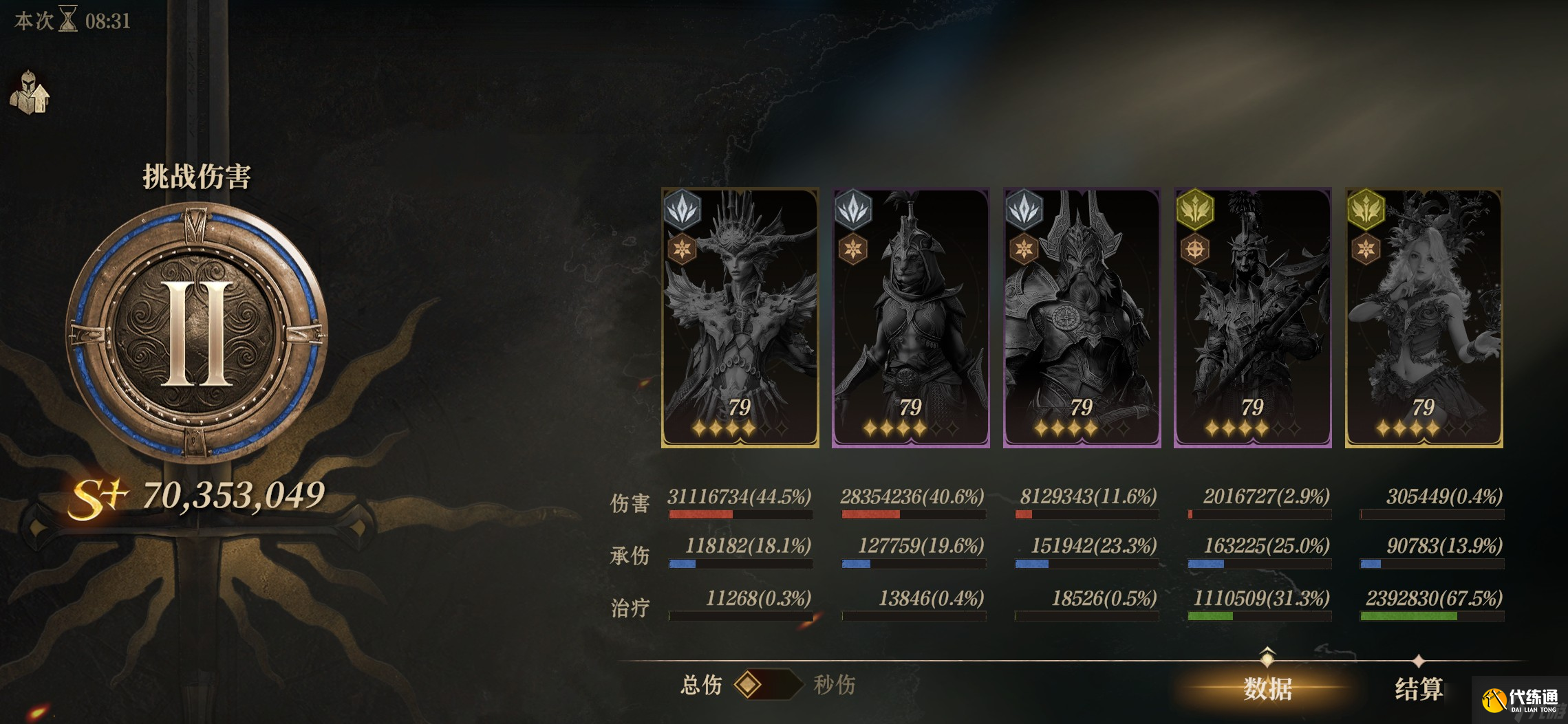The height and width of the screenshot is (724, 1568).
Task: Open the 结算 tab
Action: coord(1419,688)
